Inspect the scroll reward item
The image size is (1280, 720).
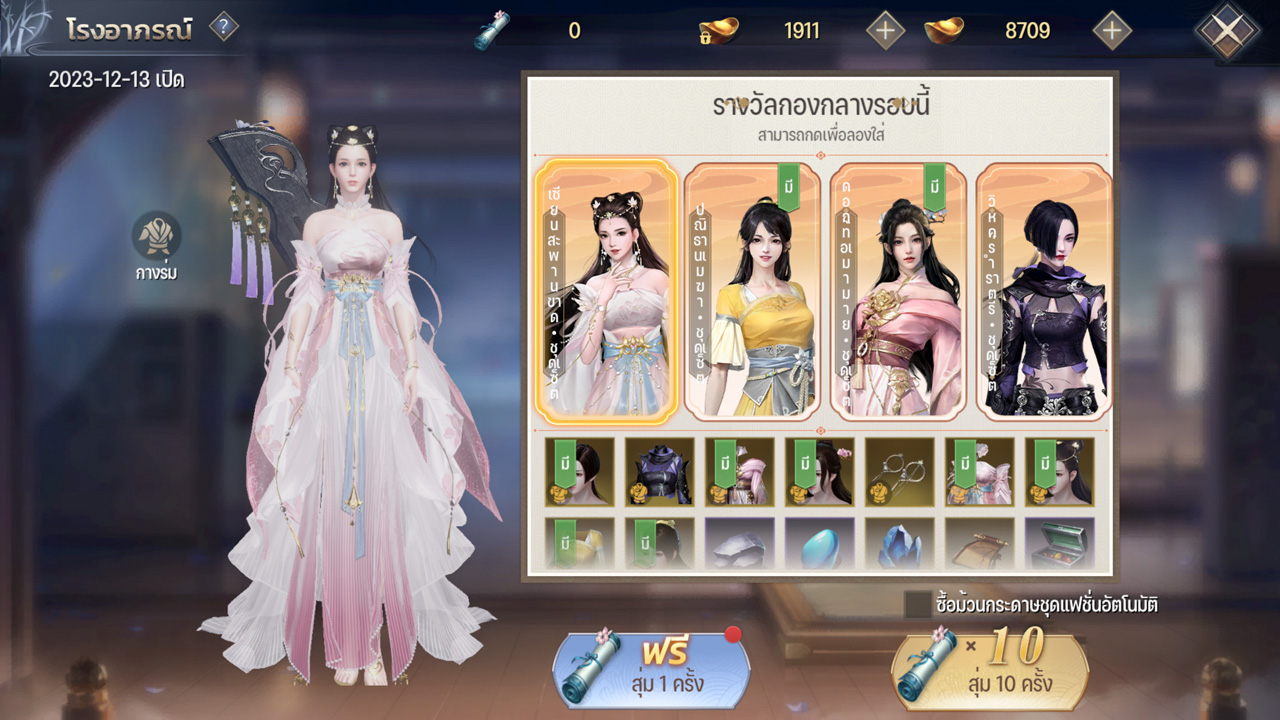980,544
